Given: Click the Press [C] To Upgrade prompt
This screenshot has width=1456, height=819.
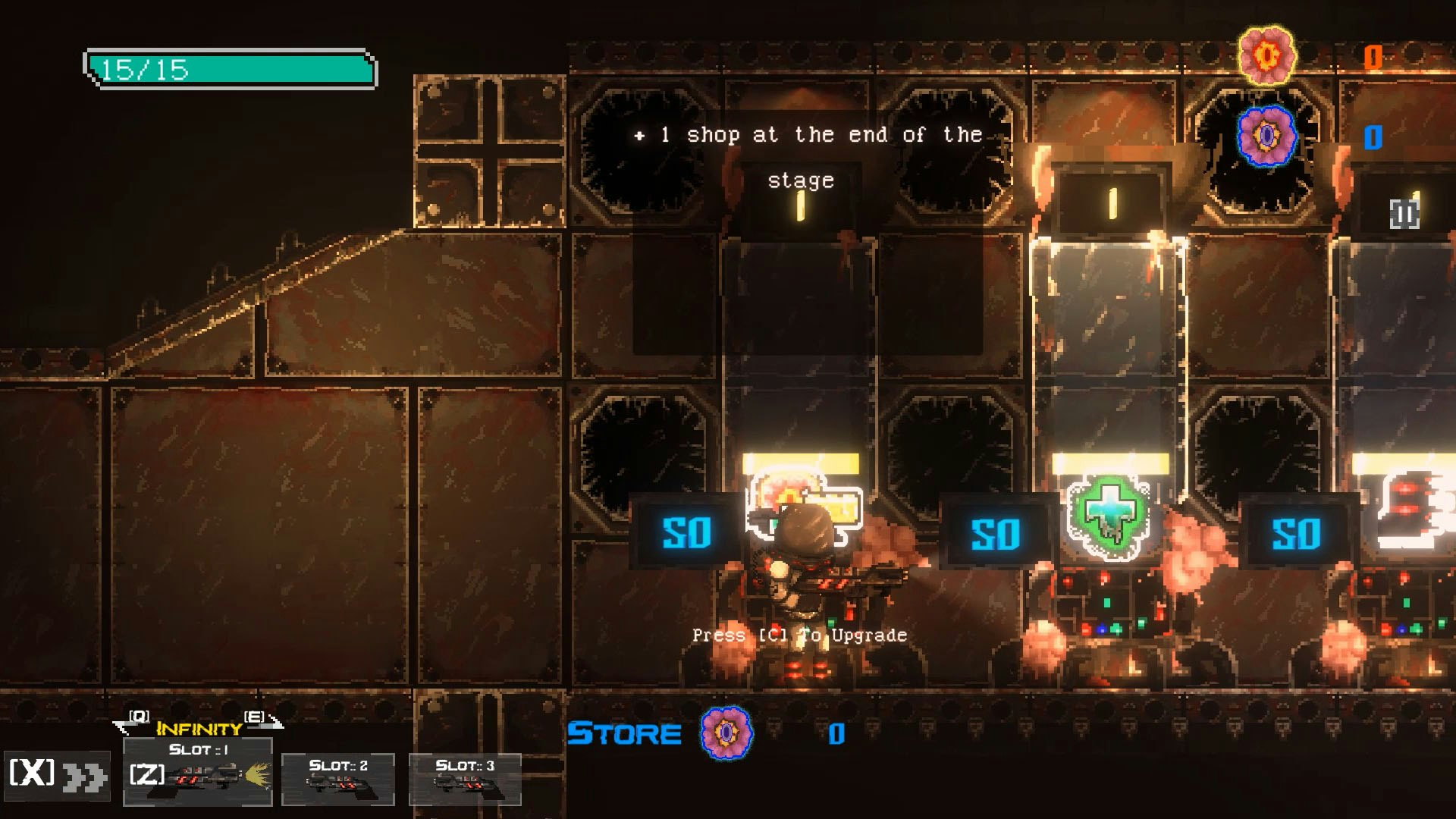Looking at the screenshot, I should point(799,634).
